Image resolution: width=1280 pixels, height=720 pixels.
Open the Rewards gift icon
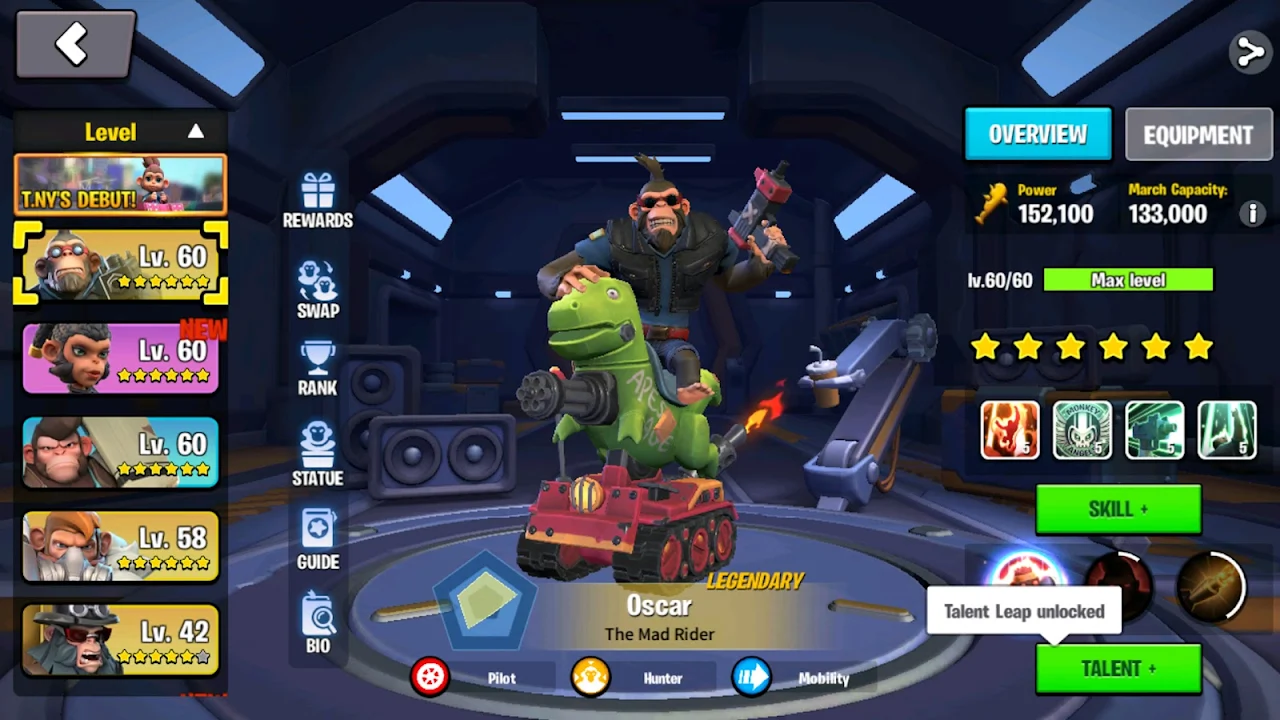(317, 200)
